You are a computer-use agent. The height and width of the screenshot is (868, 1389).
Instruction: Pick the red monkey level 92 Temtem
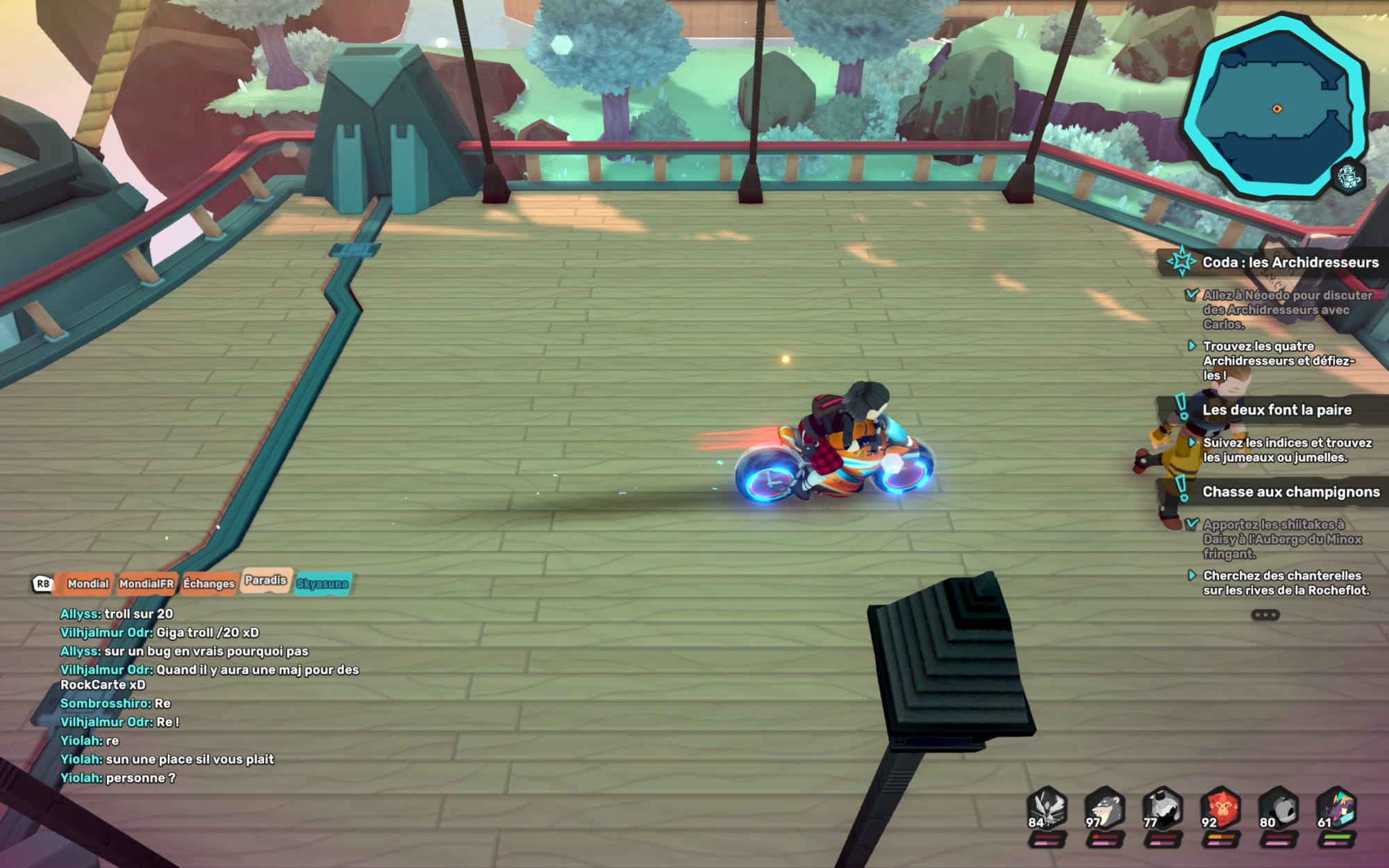coord(1220,810)
